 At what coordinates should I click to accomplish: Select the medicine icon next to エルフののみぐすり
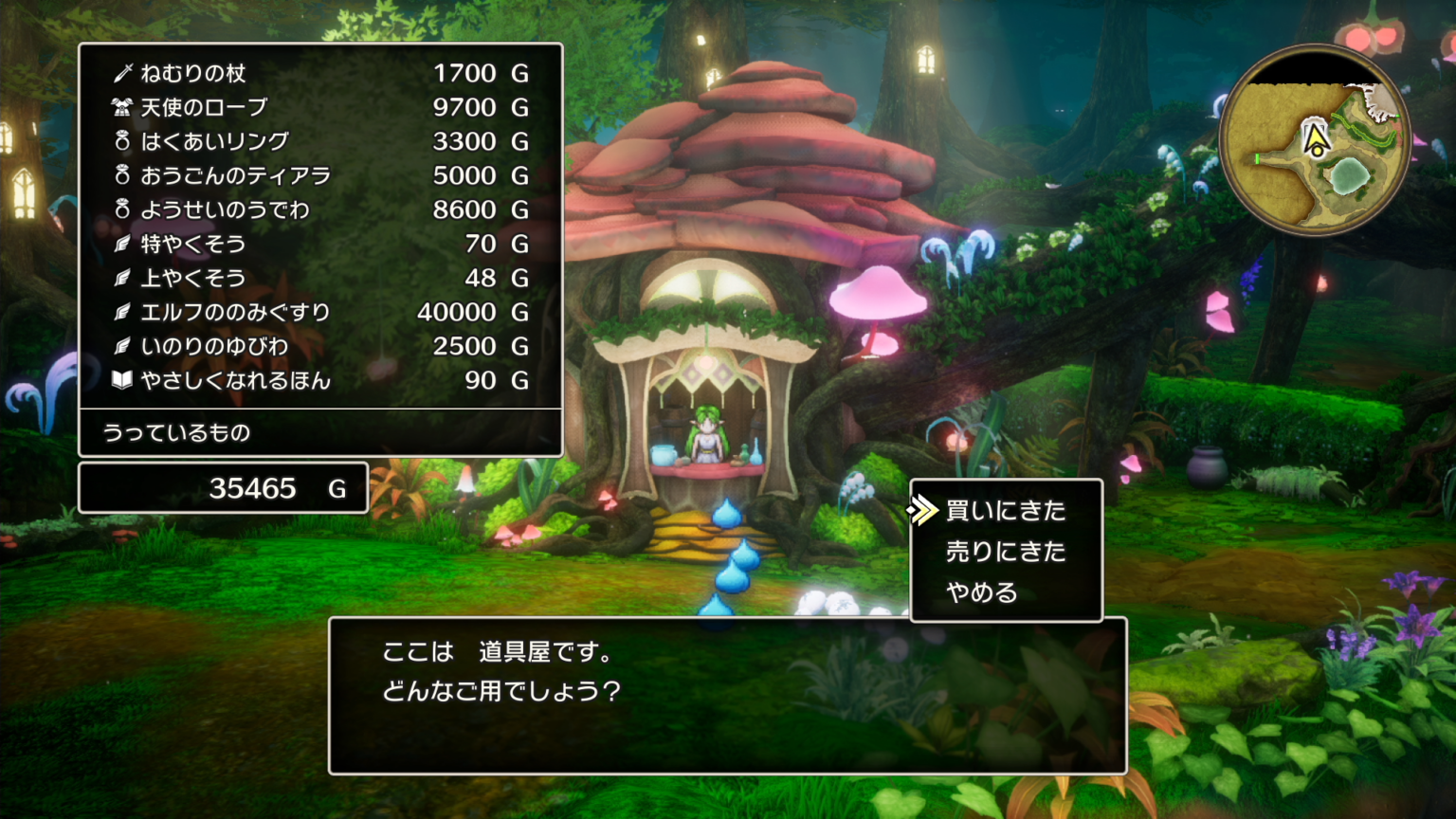122,312
